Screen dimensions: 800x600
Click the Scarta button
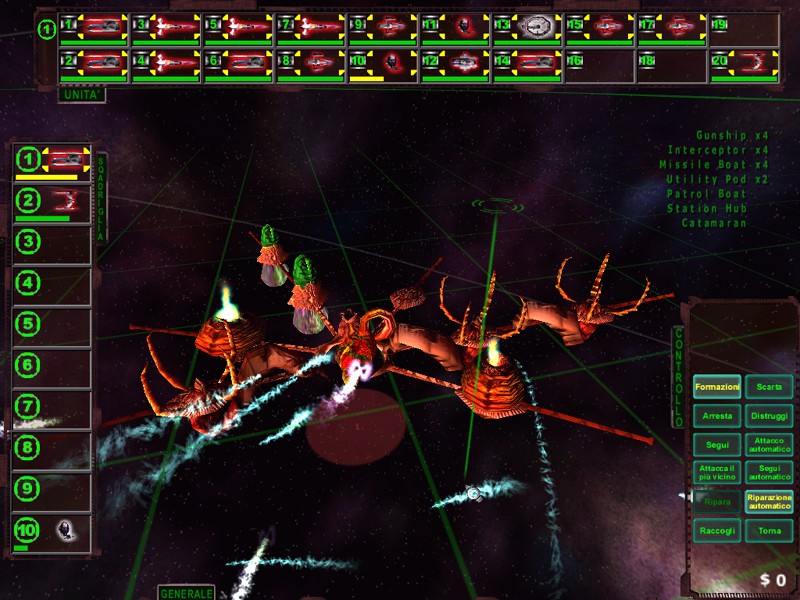[769, 387]
